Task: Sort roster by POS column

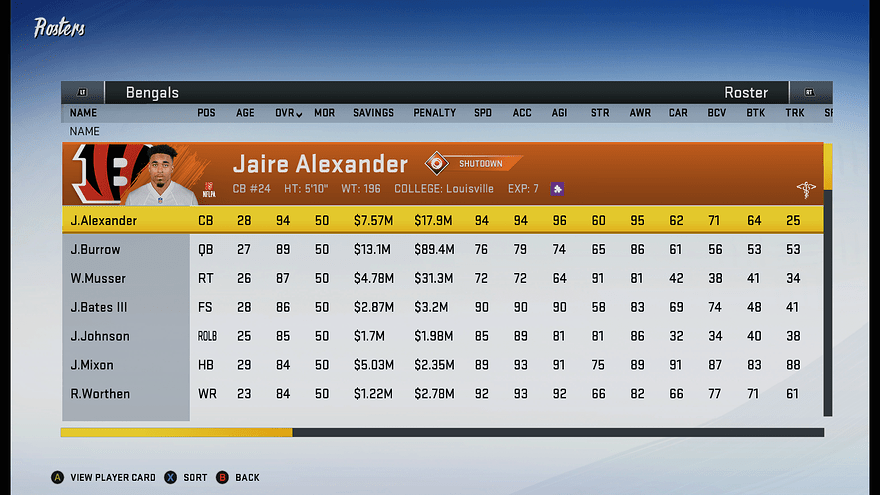Action: click(206, 113)
